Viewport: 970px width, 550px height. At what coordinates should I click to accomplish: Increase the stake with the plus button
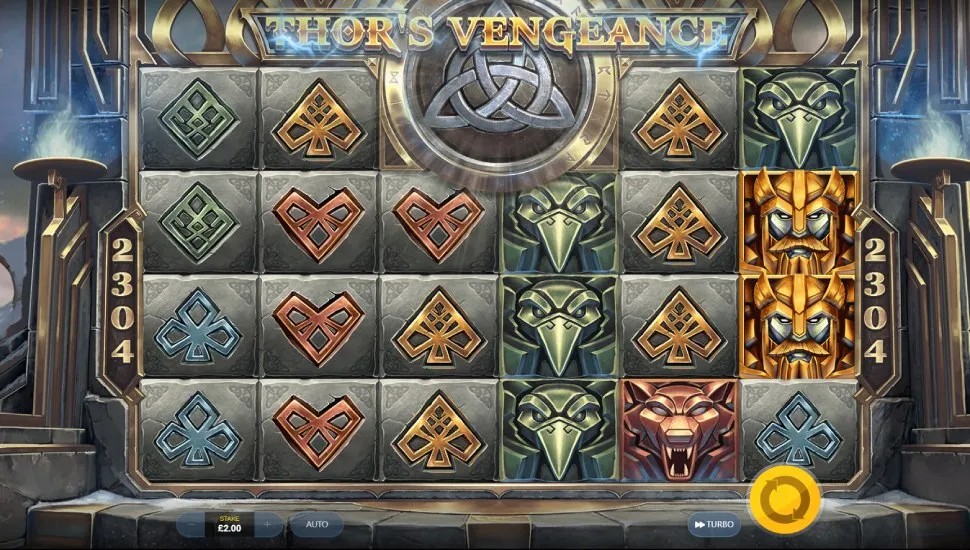tap(267, 524)
